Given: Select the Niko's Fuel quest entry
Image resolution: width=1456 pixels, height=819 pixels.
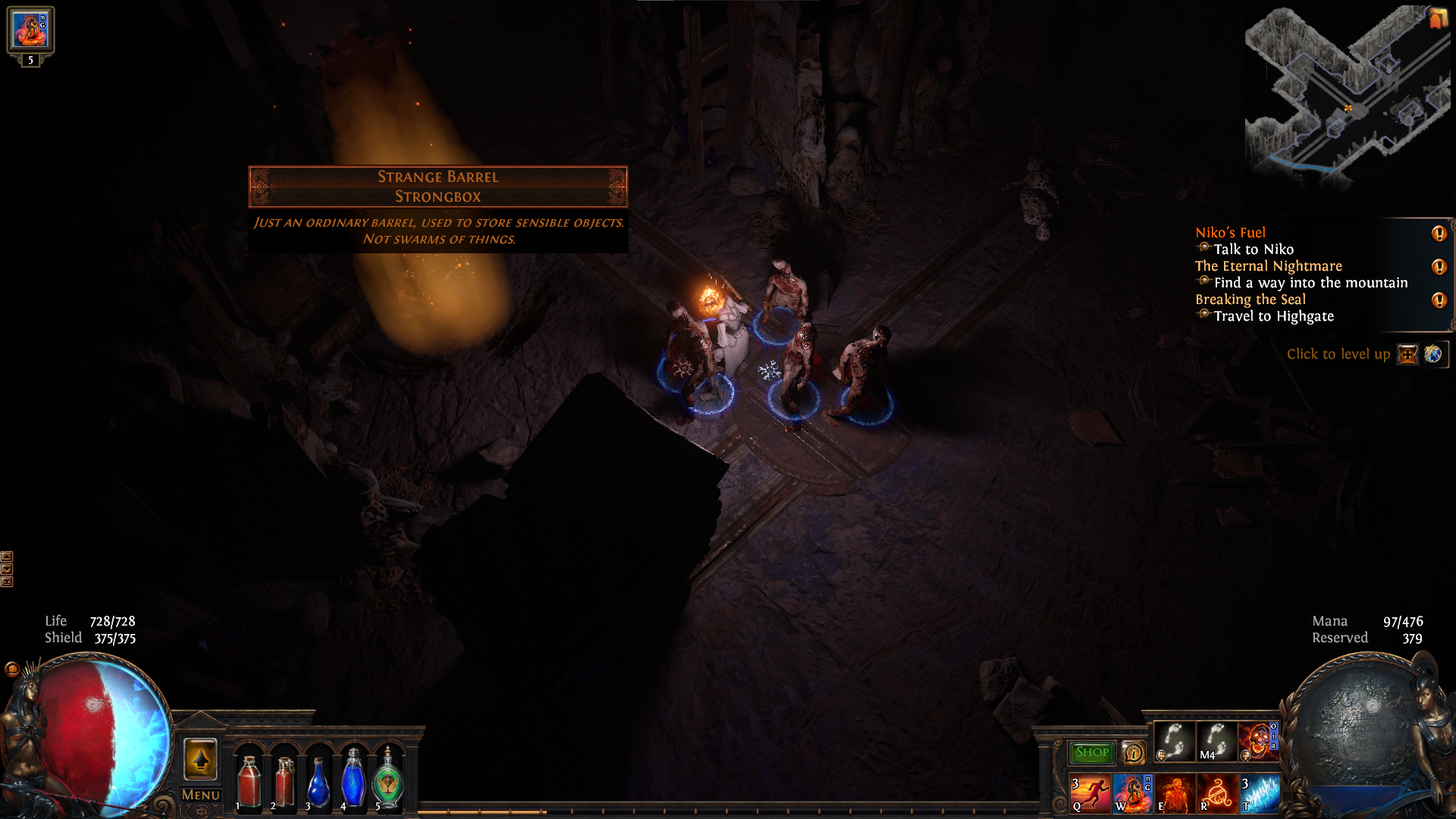Looking at the screenshot, I should (1230, 233).
